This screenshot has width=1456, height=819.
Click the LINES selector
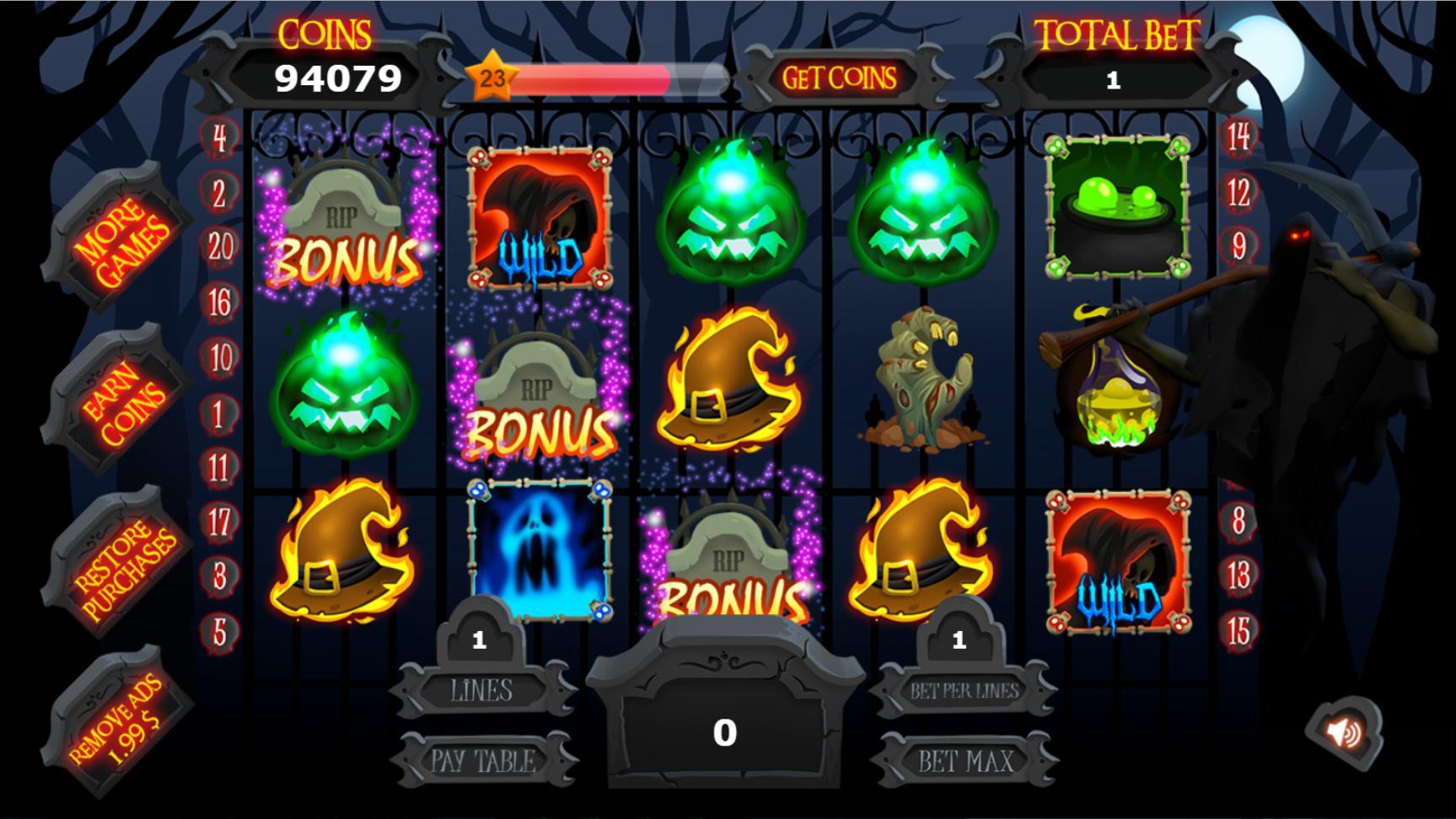tap(481, 689)
